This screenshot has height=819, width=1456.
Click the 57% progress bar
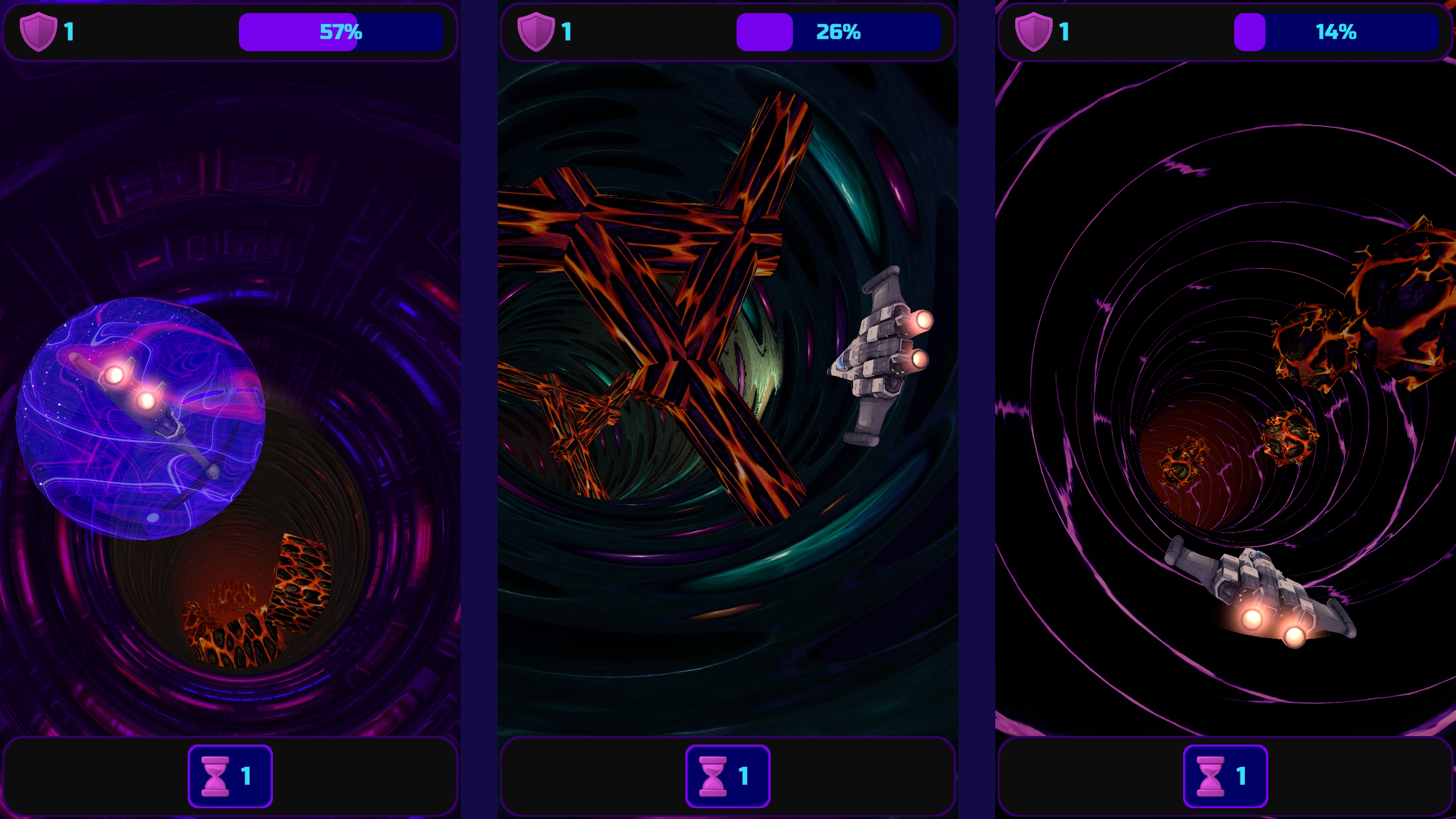coord(341,32)
